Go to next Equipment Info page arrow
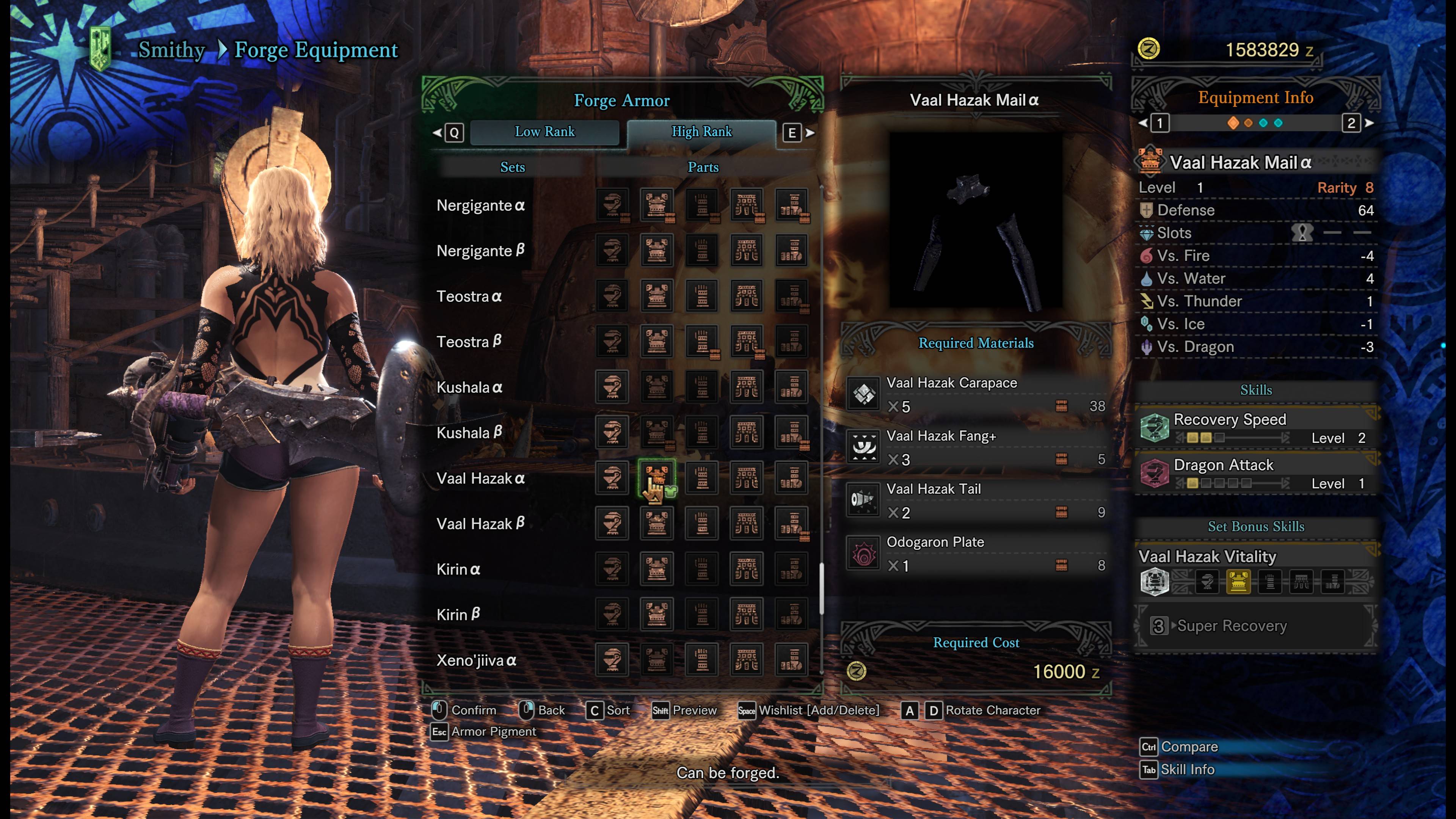 [1370, 123]
